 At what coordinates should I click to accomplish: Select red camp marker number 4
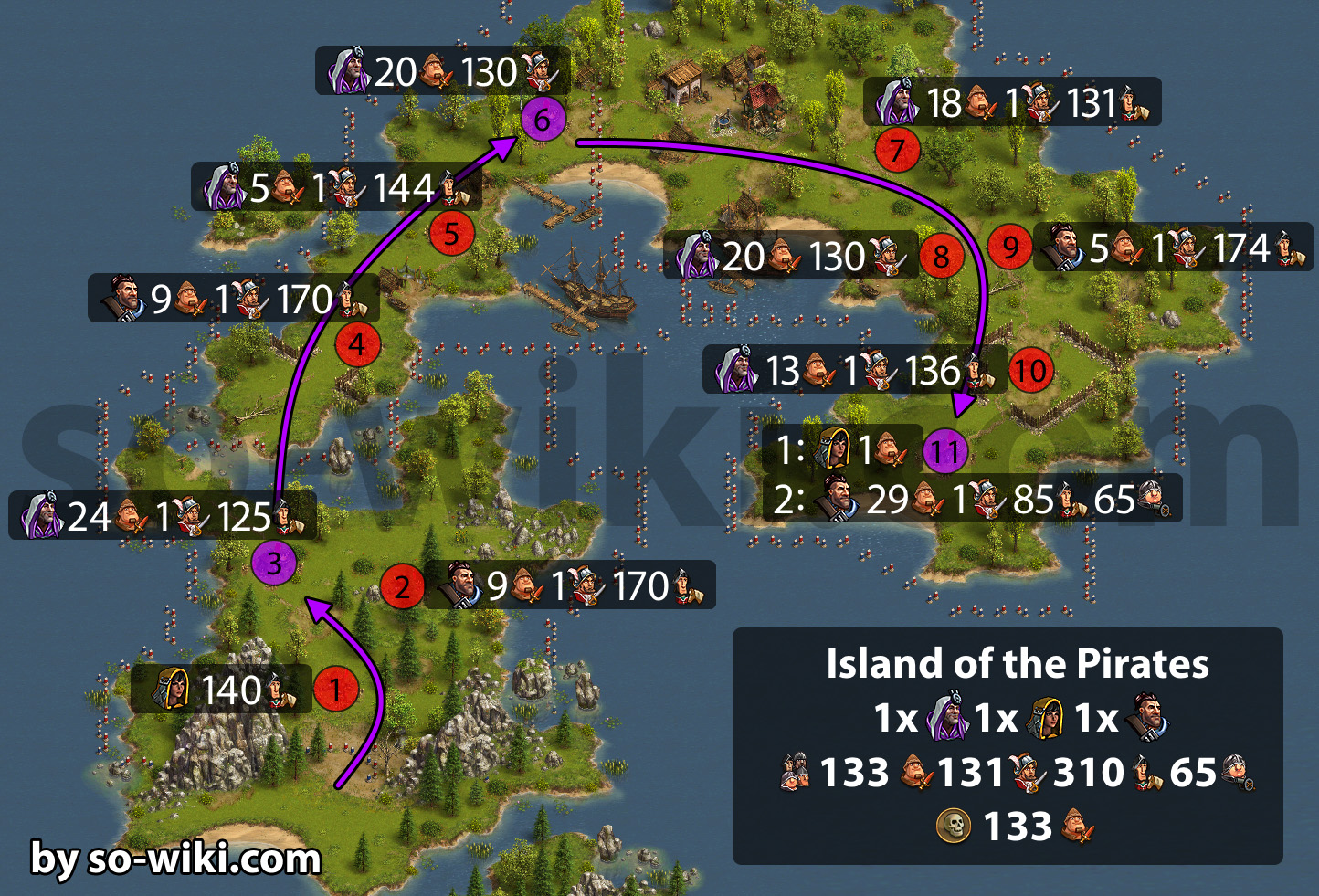pos(357,345)
